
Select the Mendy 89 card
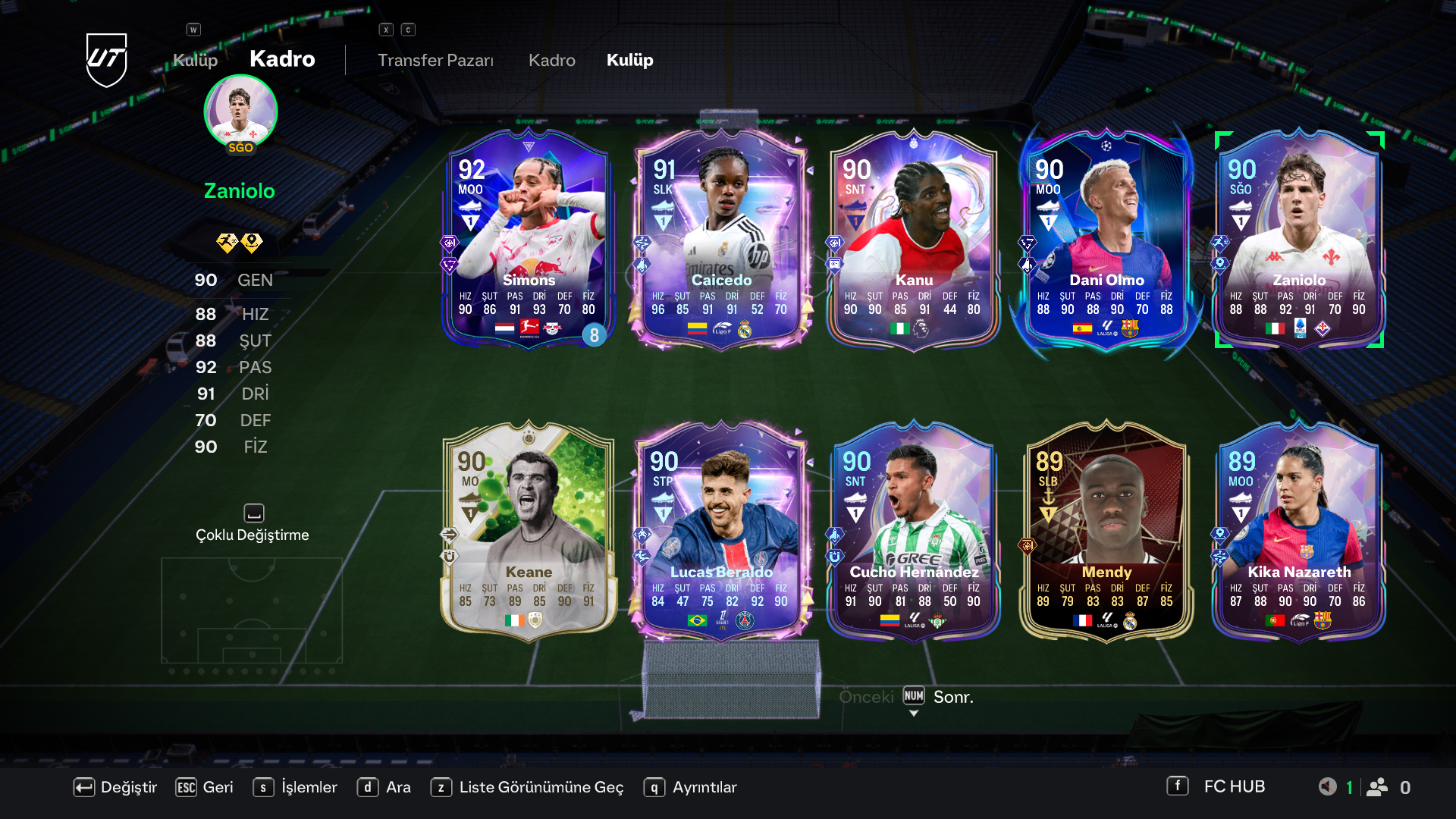coord(1106,531)
